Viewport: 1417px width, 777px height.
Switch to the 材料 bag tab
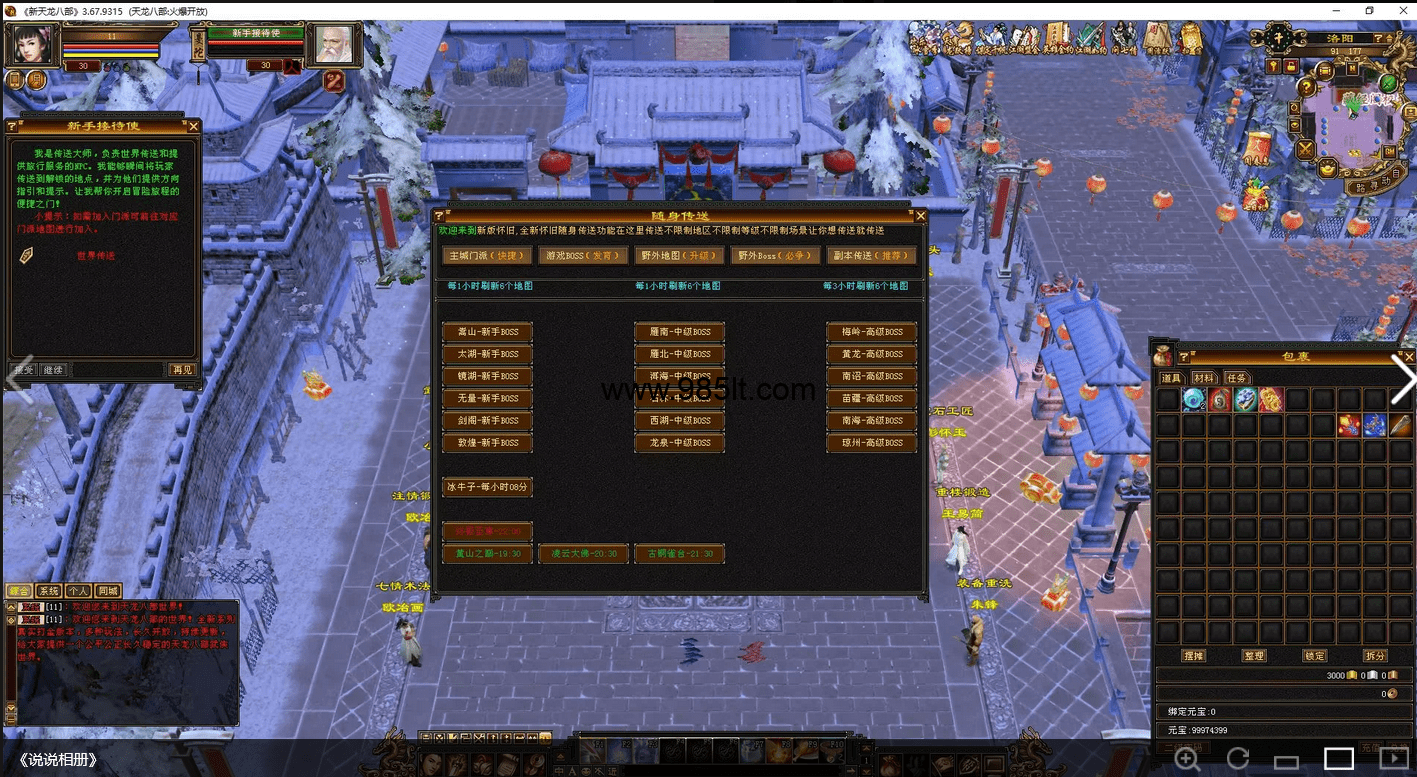tap(1203, 378)
